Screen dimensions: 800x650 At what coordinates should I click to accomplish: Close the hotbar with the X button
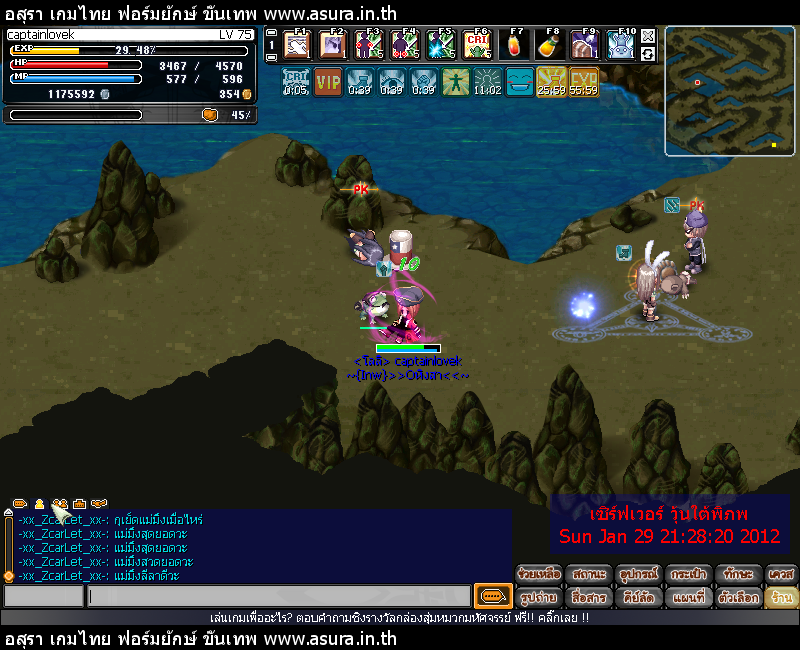point(648,36)
